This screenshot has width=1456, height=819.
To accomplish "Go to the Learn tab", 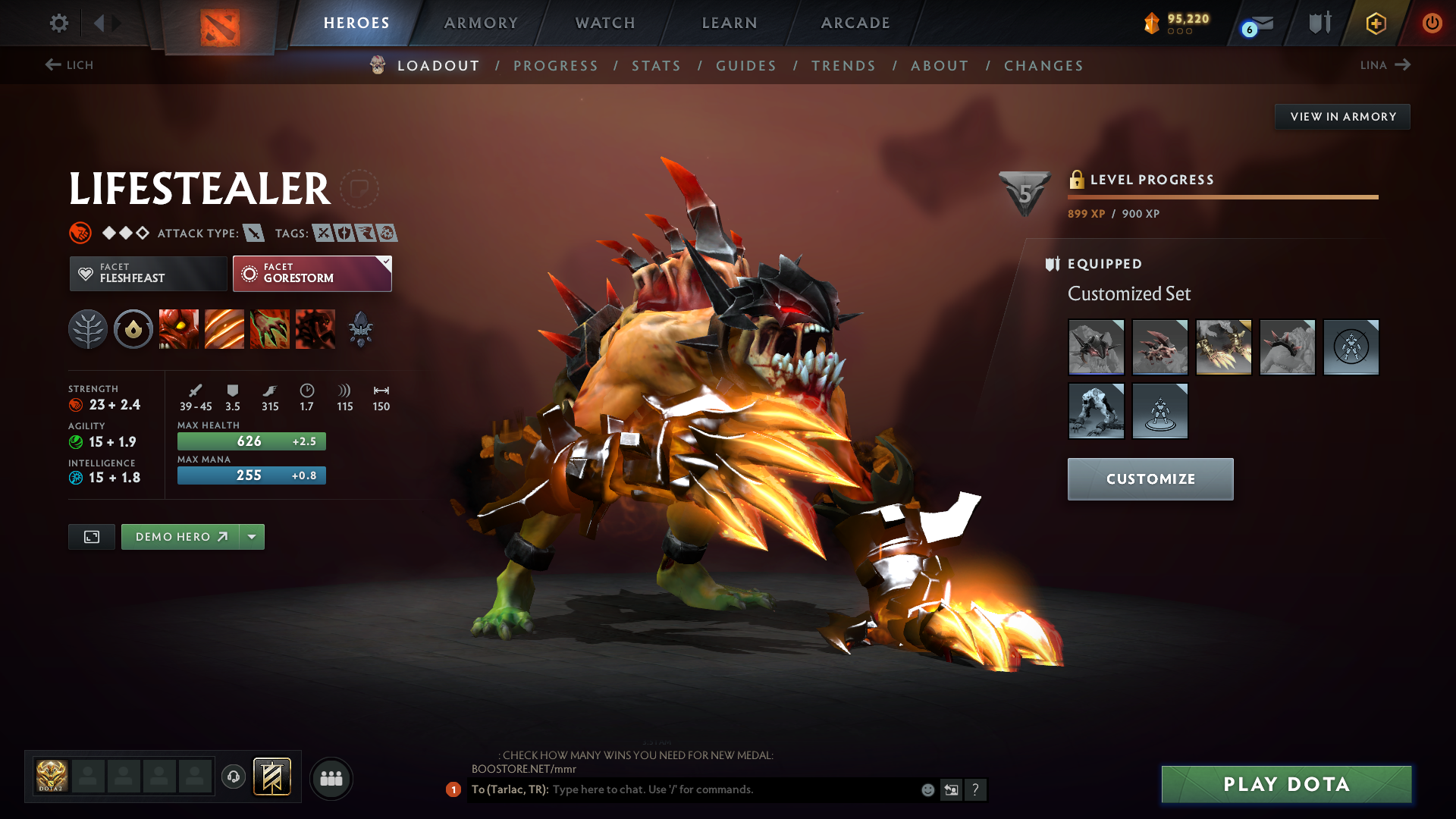I will coord(730,23).
